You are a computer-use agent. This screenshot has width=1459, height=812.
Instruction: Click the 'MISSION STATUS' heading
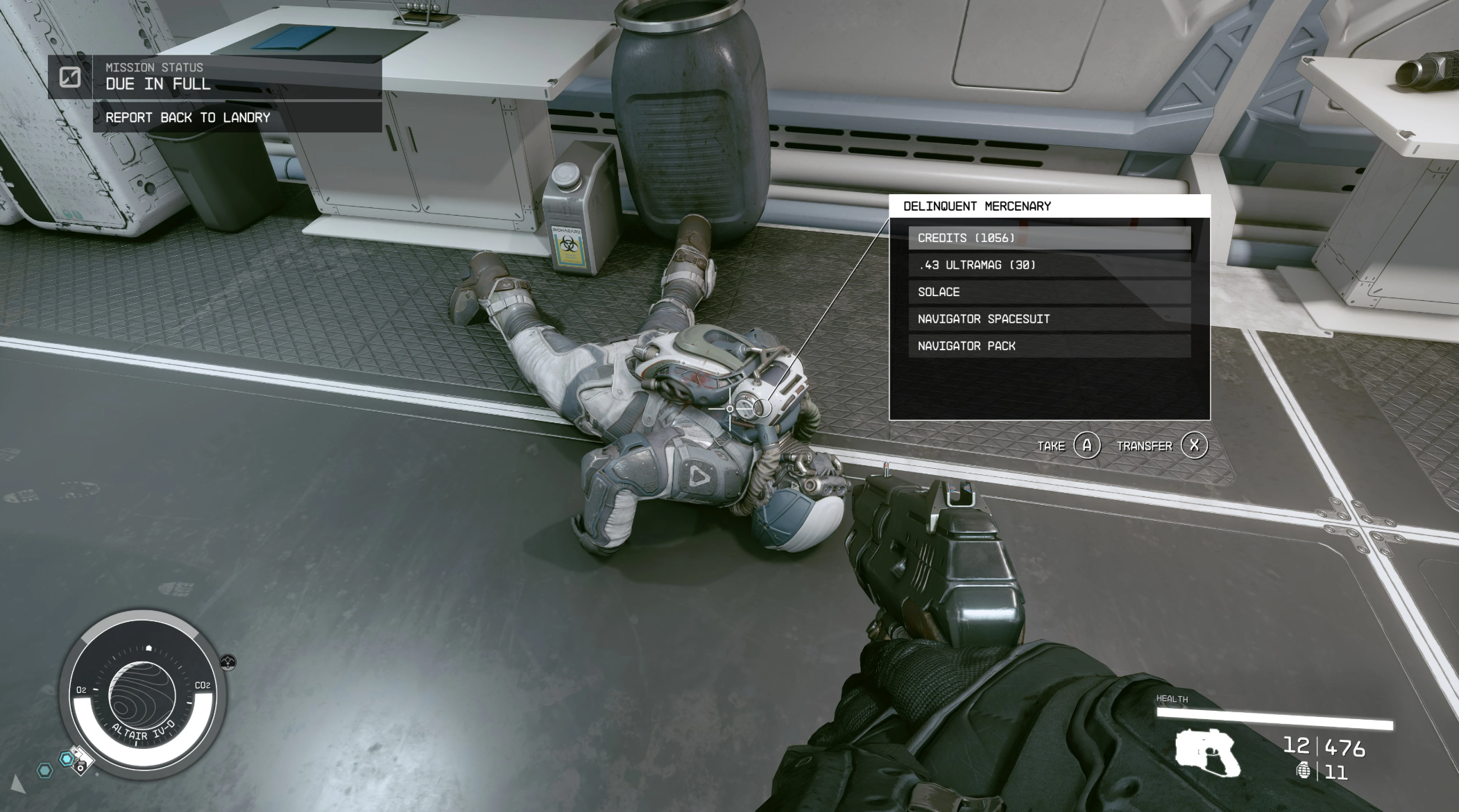click(x=153, y=67)
